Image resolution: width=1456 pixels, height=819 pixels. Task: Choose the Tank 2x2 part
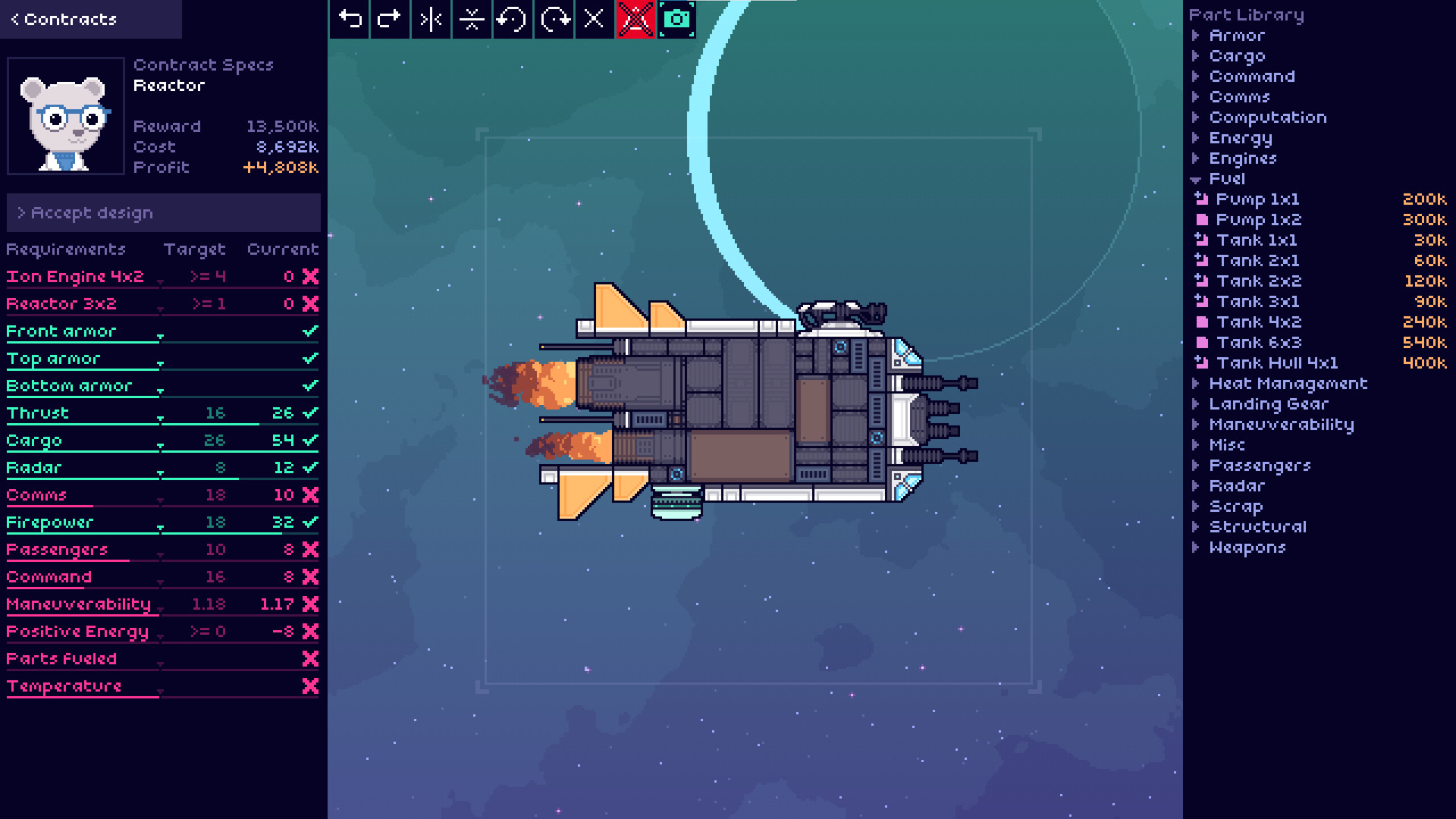(1258, 281)
